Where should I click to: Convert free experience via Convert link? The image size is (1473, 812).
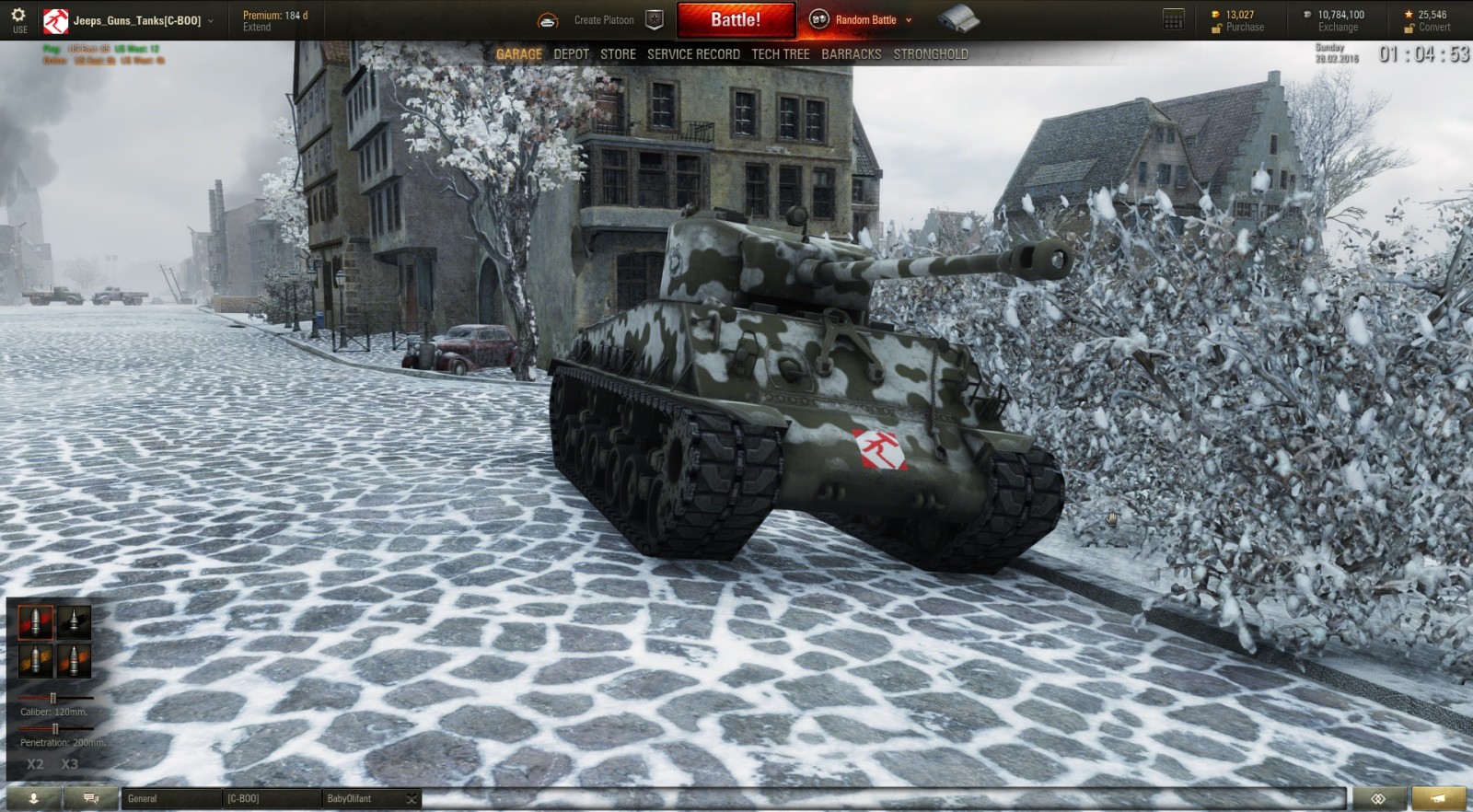(x=1436, y=27)
